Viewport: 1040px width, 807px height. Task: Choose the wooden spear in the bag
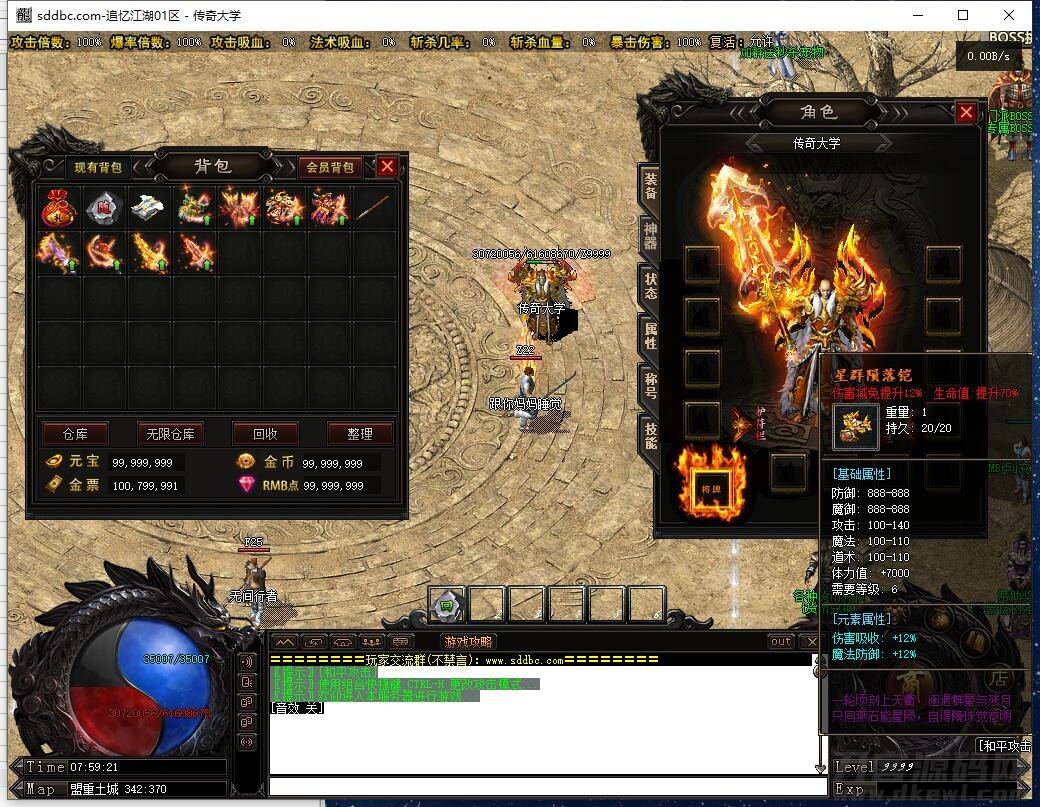[372, 206]
